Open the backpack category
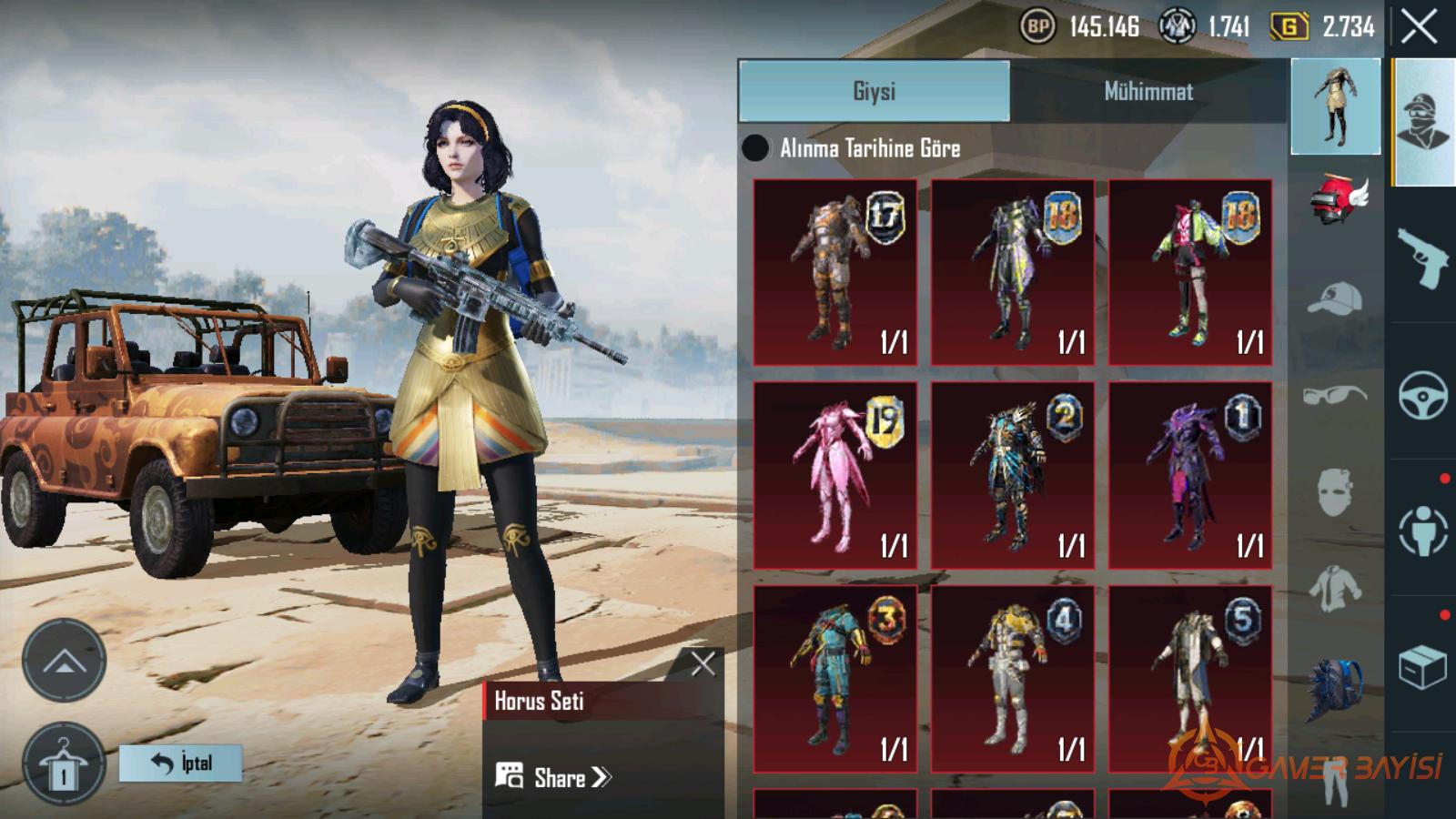The height and width of the screenshot is (819, 1456). [x=1336, y=690]
